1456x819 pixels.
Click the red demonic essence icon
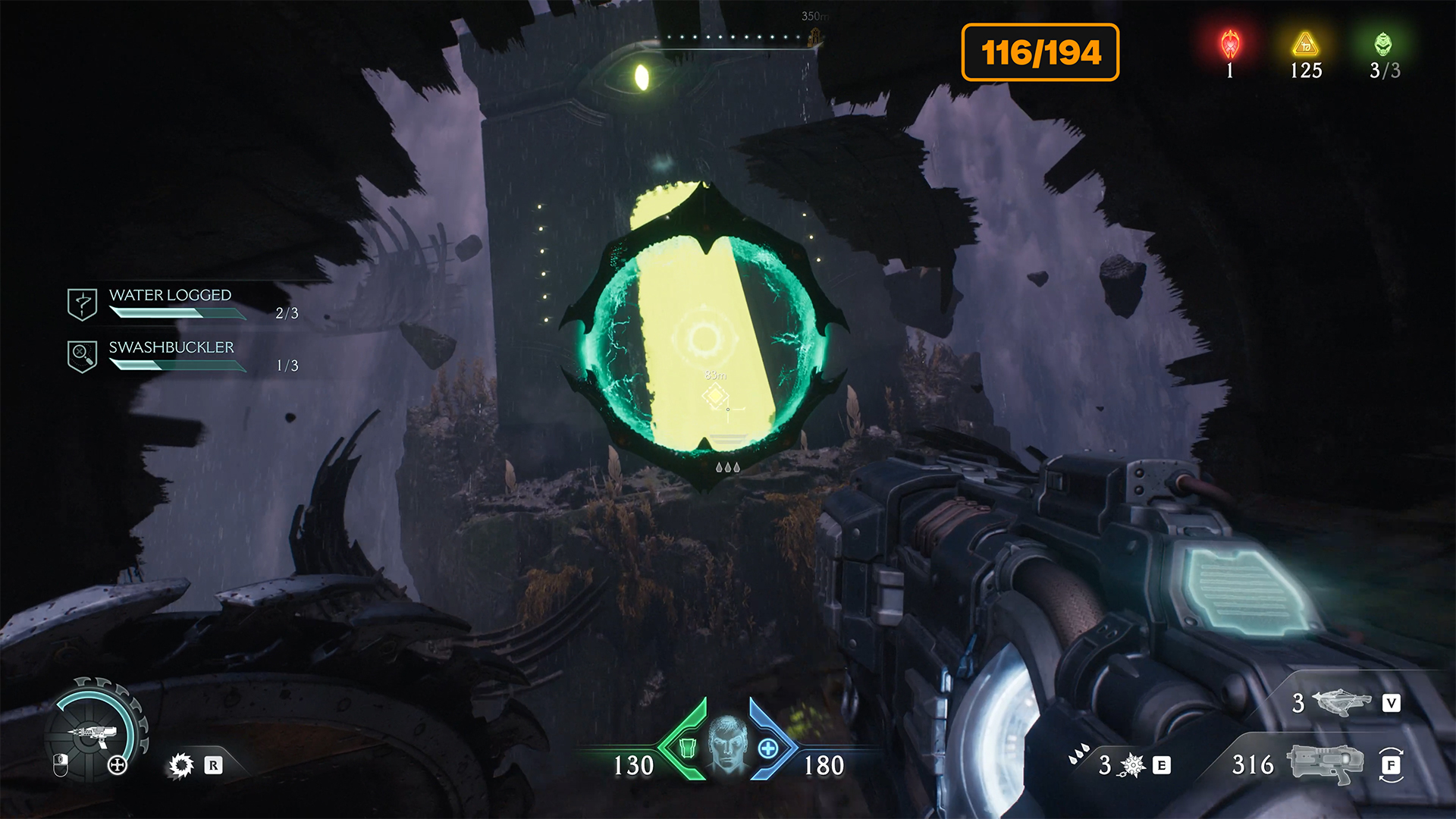pos(1230,45)
